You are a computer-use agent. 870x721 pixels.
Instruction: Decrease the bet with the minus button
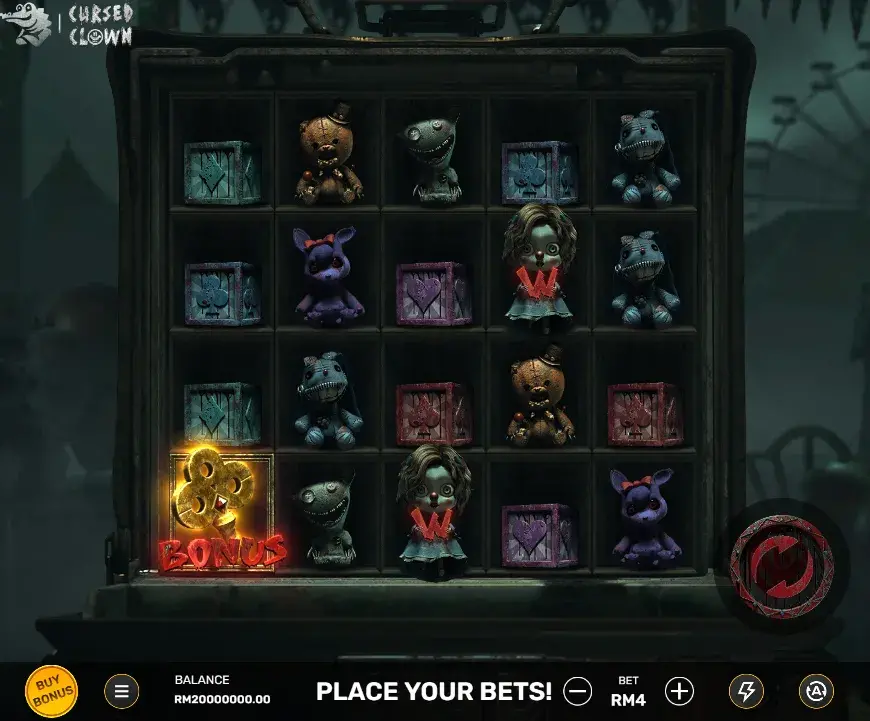coord(577,691)
